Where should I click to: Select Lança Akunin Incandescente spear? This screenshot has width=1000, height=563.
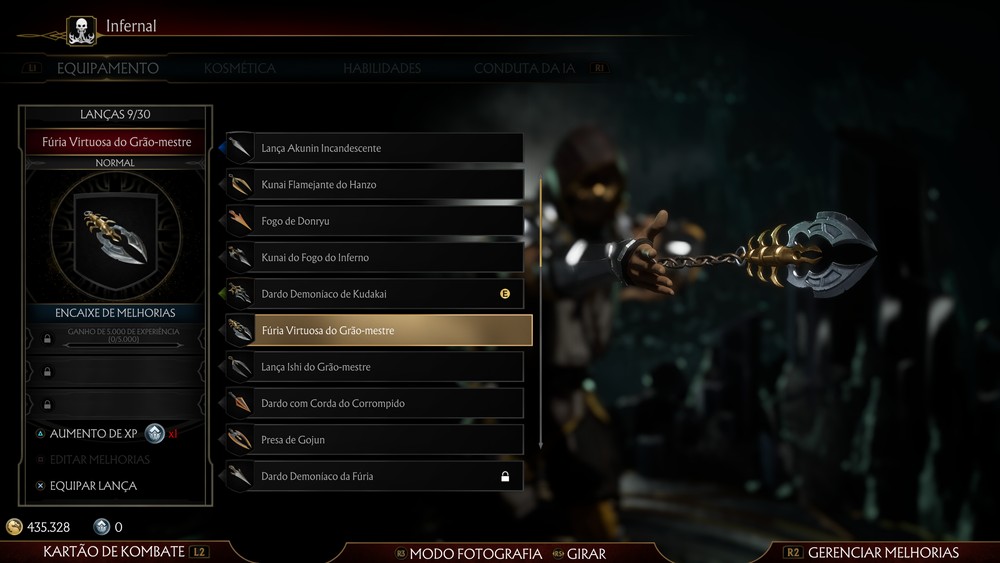[x=374, y=148]
